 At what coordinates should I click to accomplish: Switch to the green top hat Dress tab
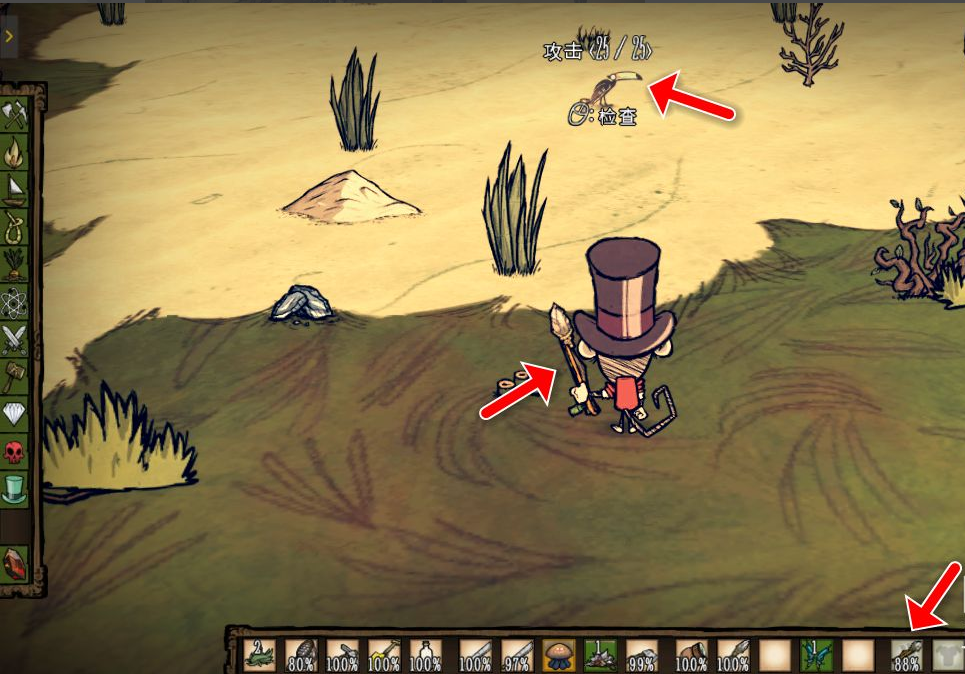pos(15,488)
